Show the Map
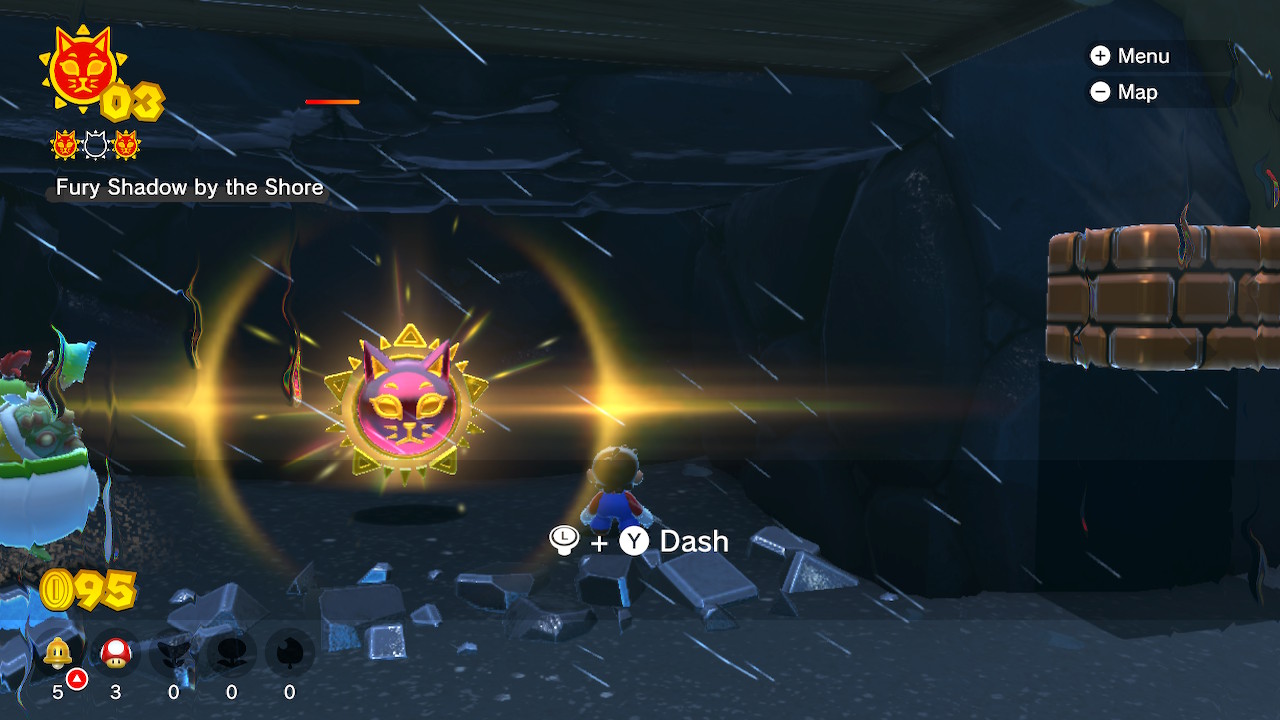This screenshot has width=1280, height=720. click(1124, 92)
